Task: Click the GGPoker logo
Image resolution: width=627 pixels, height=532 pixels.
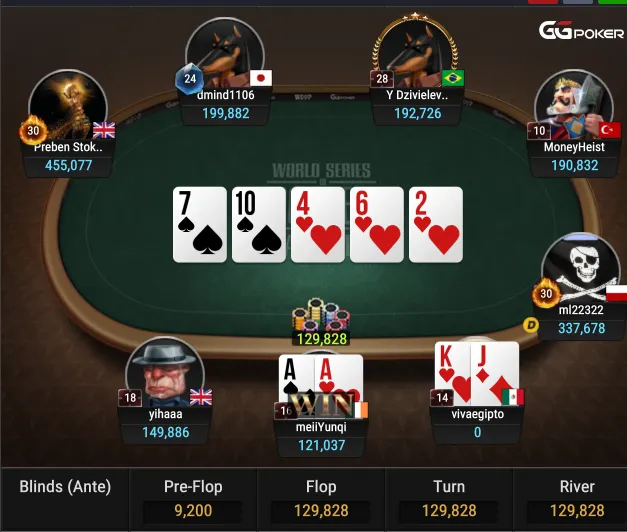Action: click(582, 32)
